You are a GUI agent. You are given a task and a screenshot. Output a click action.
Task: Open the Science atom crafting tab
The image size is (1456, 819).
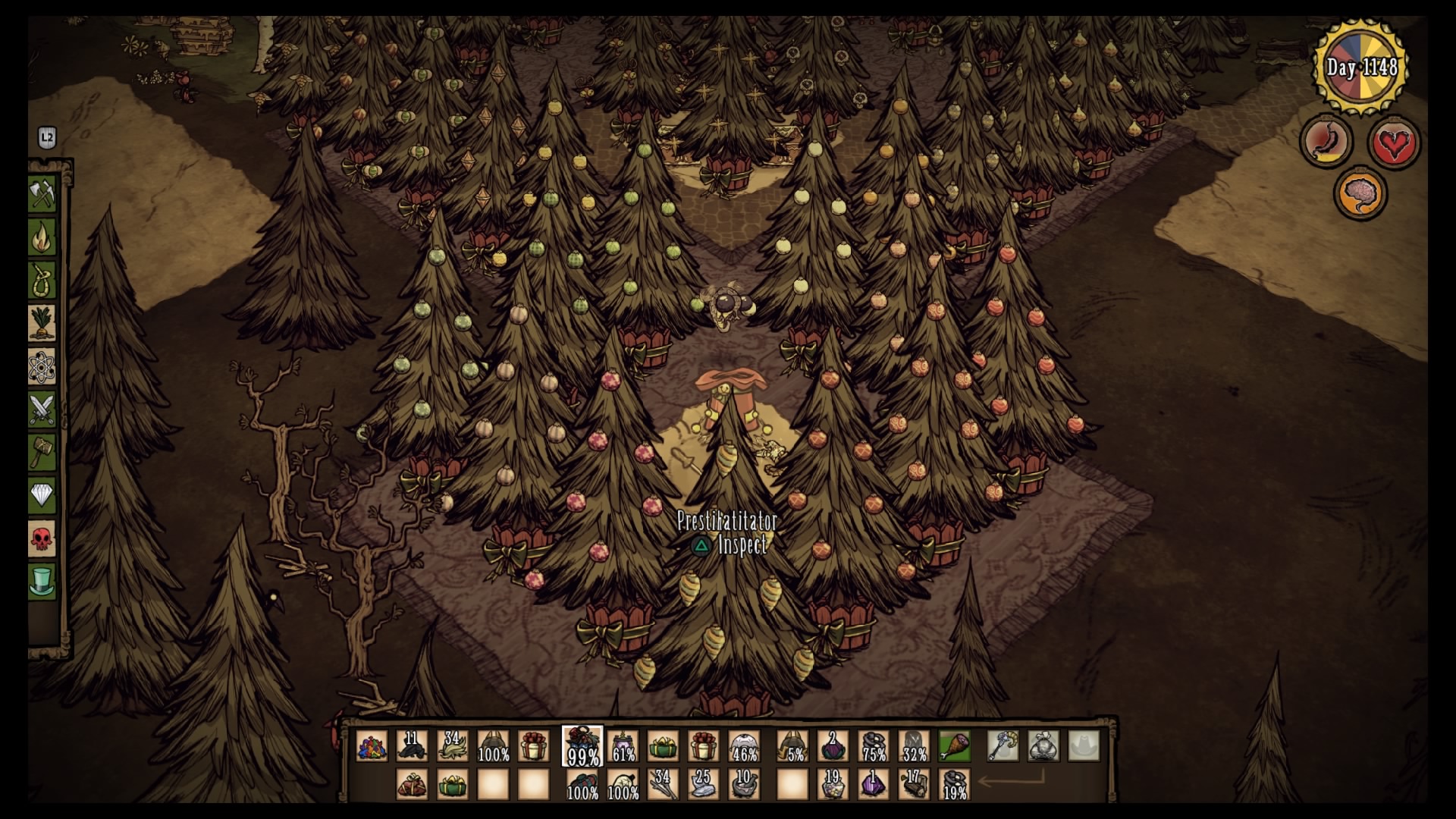(42, 367)
